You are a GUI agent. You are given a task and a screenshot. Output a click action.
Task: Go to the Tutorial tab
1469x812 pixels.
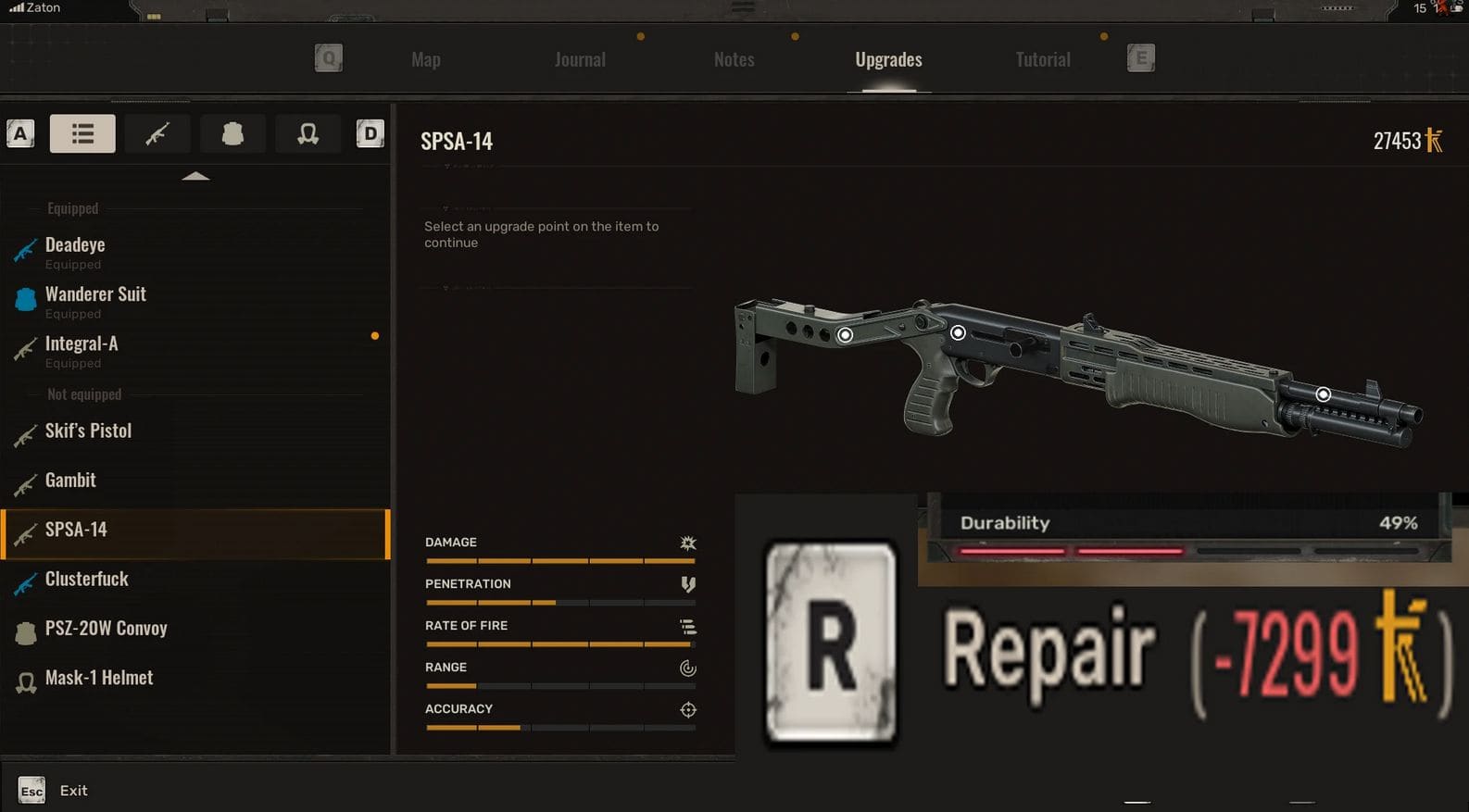1043,60
